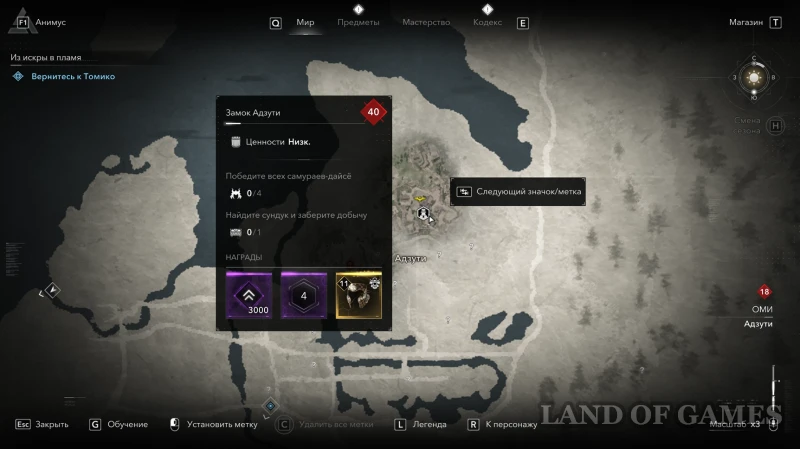Close the map with Закрыть
The height and width of the screenshot is (449, 800).
click(51, 424)
